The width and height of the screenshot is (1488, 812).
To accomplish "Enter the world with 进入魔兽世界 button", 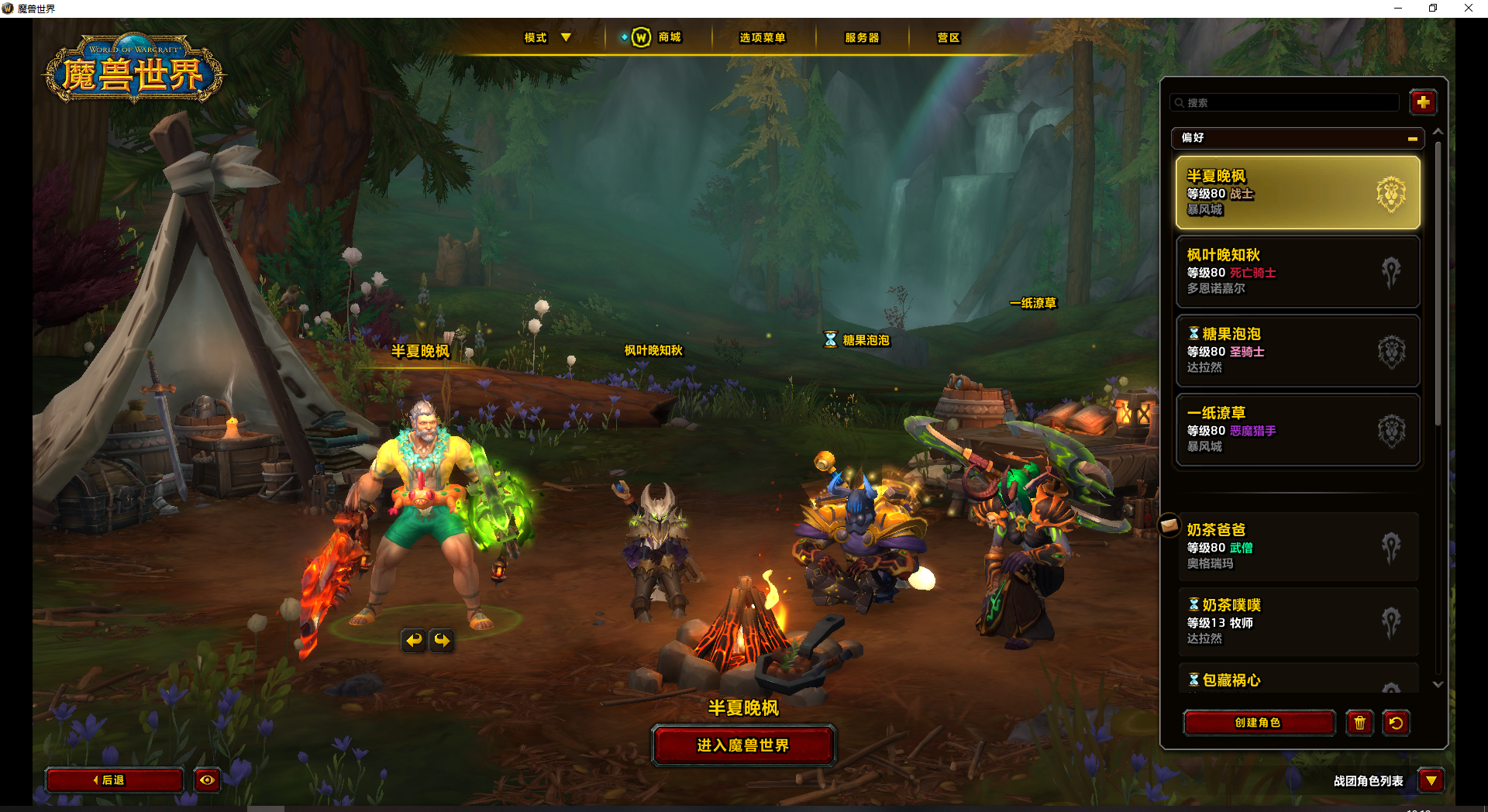I will tap(743, 745).
